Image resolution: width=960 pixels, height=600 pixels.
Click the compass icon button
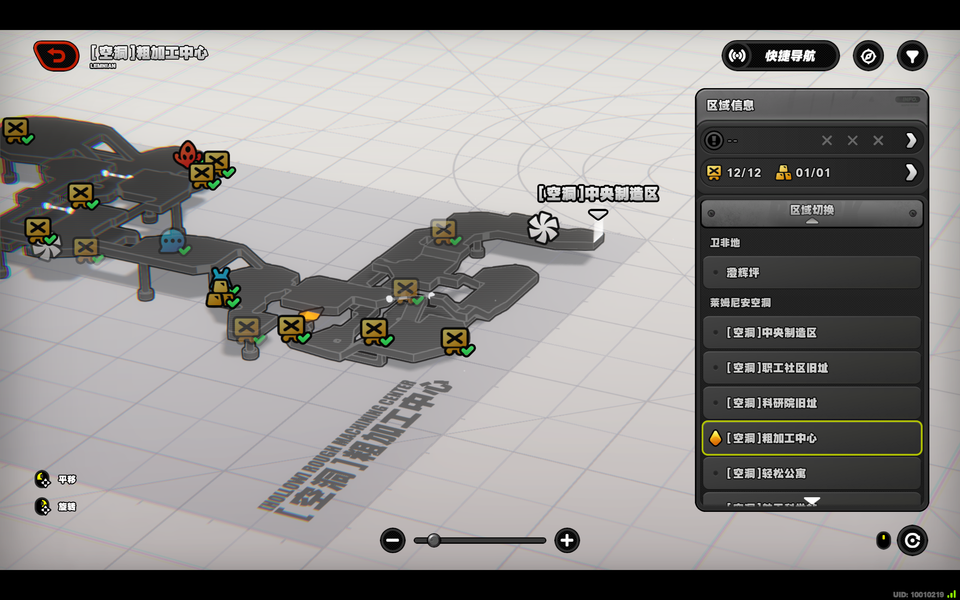(868, 56)
